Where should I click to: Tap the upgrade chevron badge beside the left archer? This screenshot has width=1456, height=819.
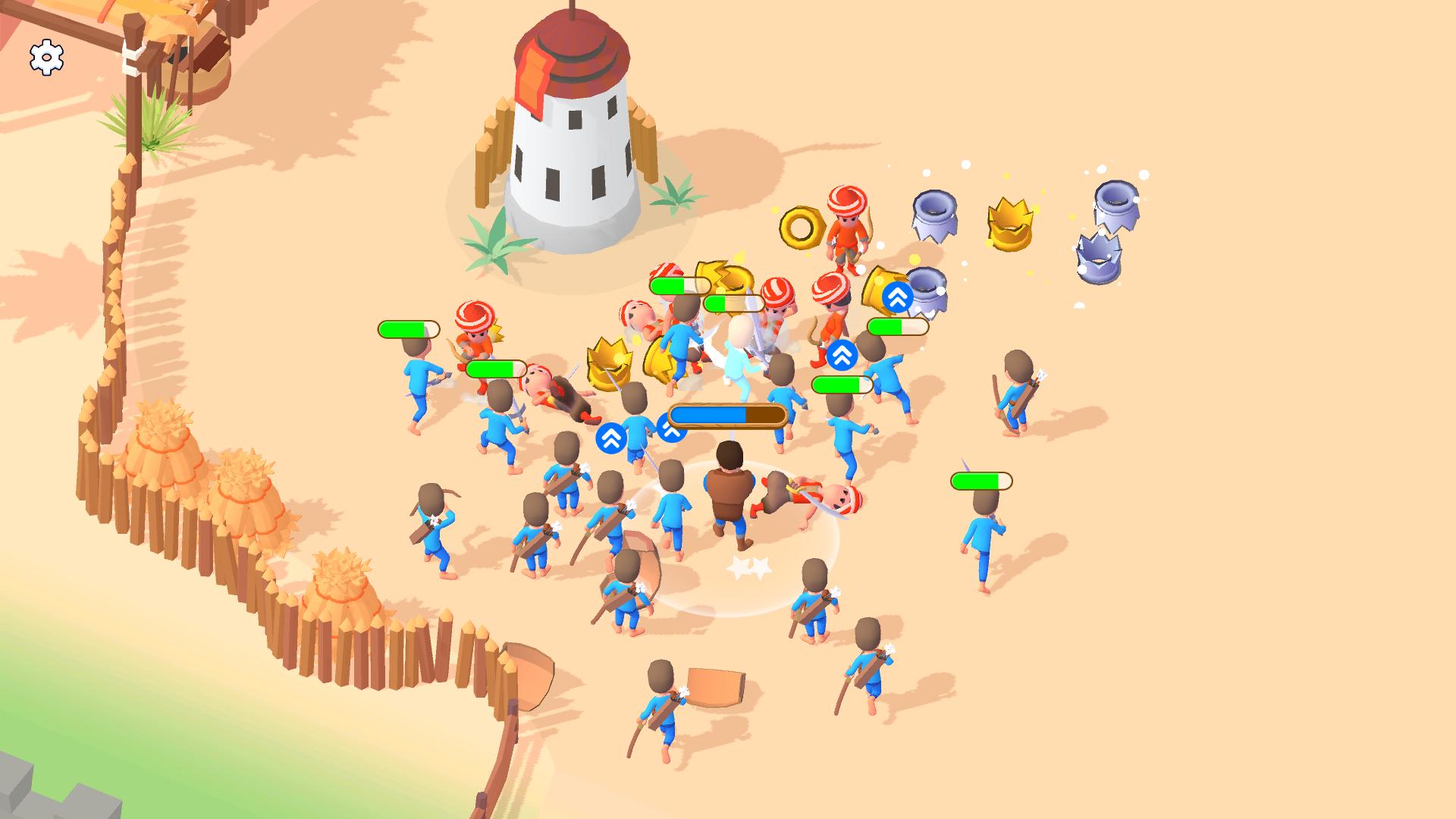613,438
